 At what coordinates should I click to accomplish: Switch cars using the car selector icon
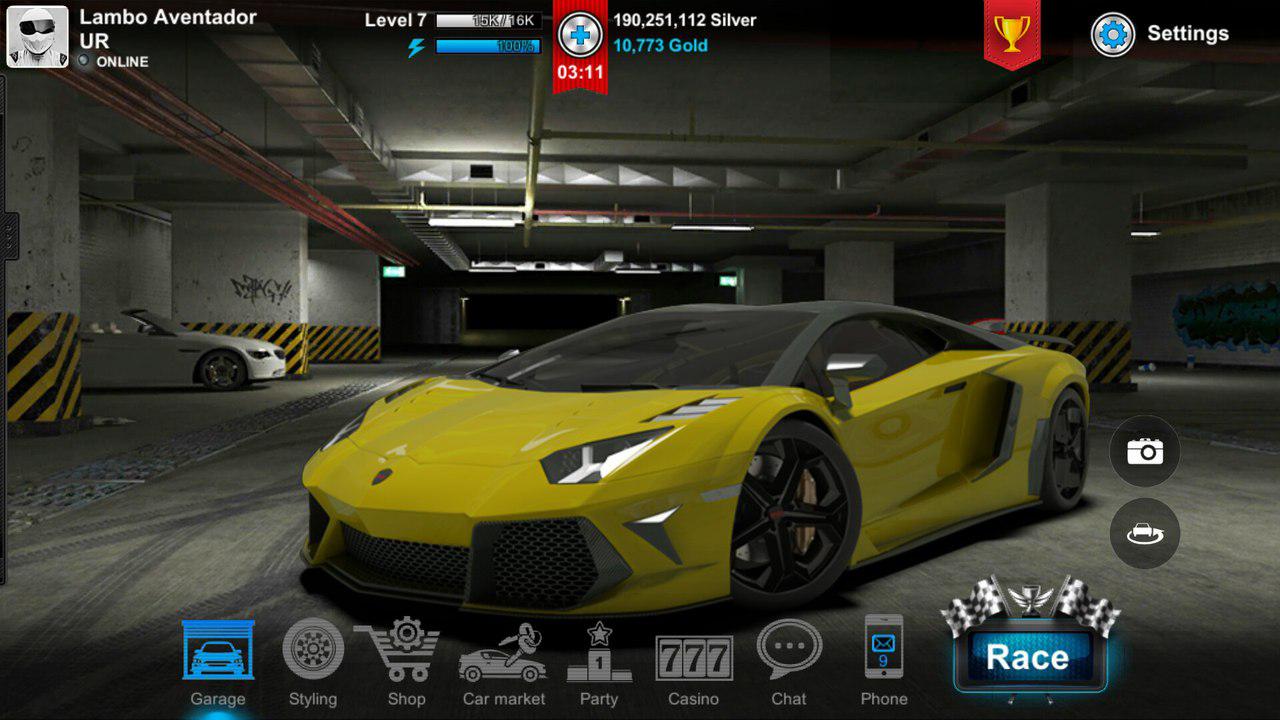[x=1143, y=533]
